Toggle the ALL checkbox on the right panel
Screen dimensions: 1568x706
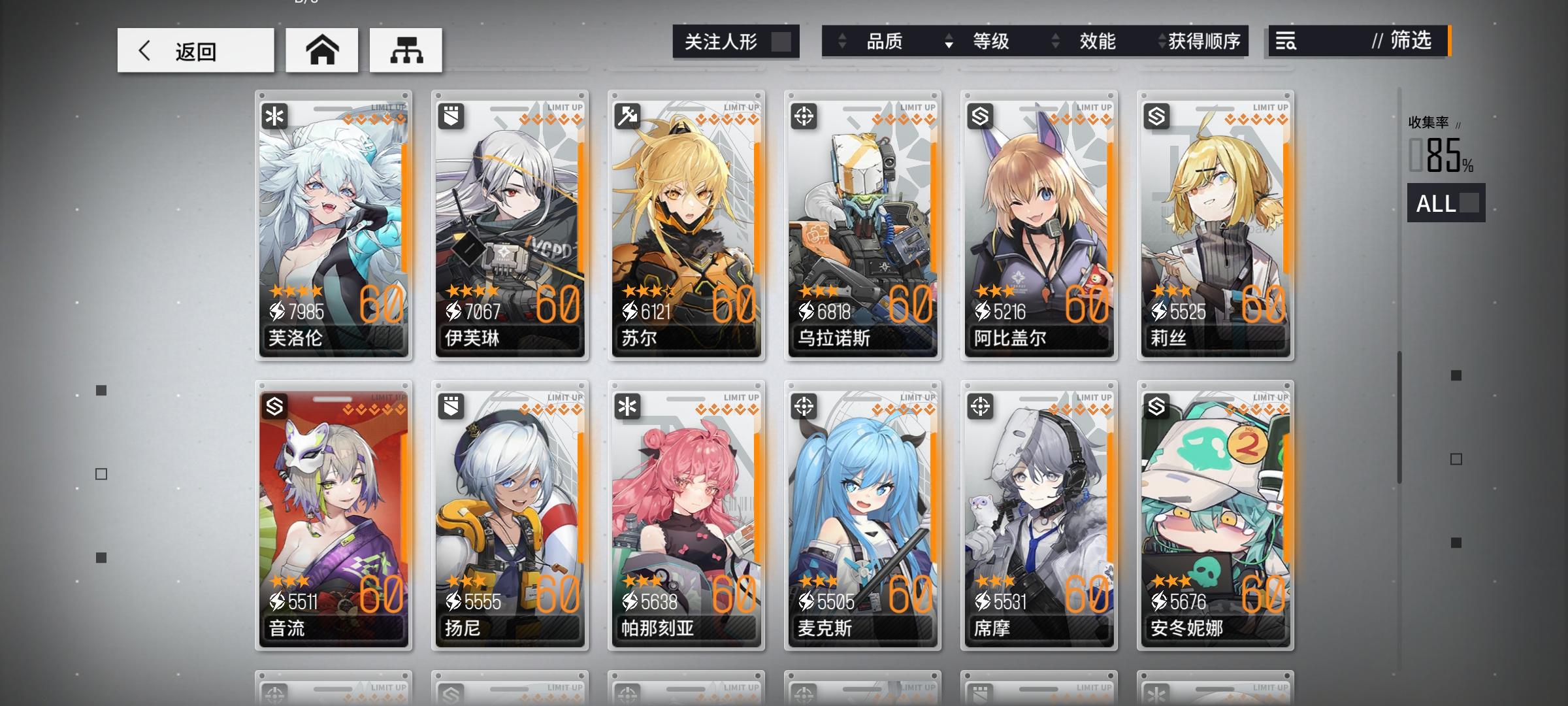[x=1463, y=205]
